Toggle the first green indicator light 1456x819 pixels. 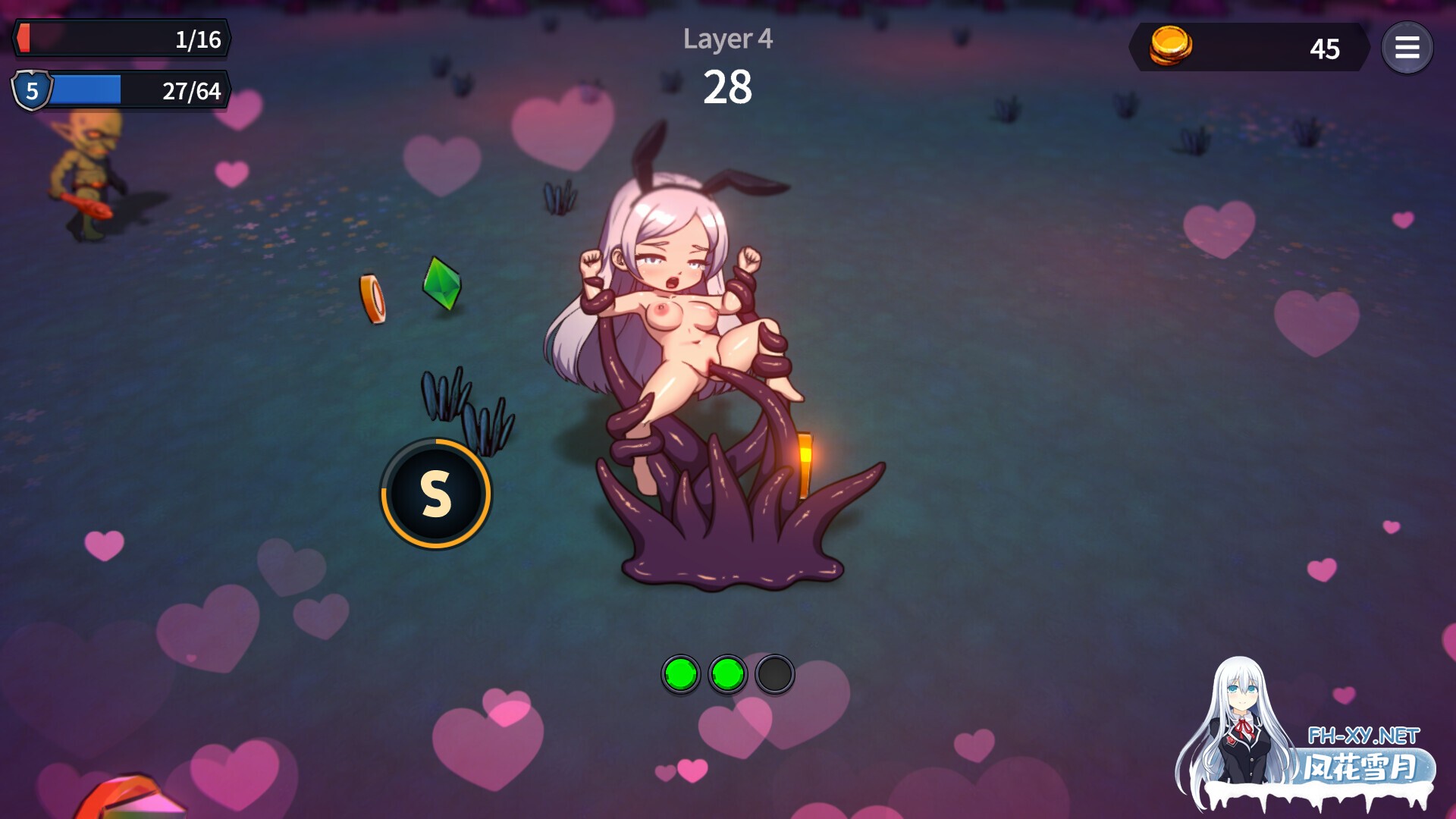(682, 673)
